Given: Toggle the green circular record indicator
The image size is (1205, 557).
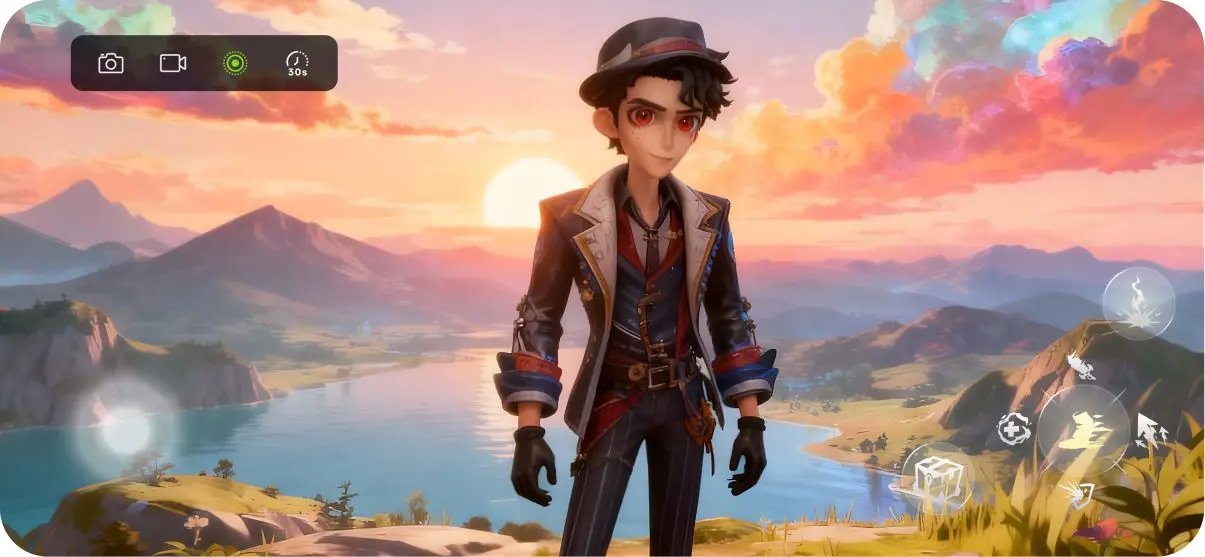Looking at the screenshot, I should tap(234, 64).
